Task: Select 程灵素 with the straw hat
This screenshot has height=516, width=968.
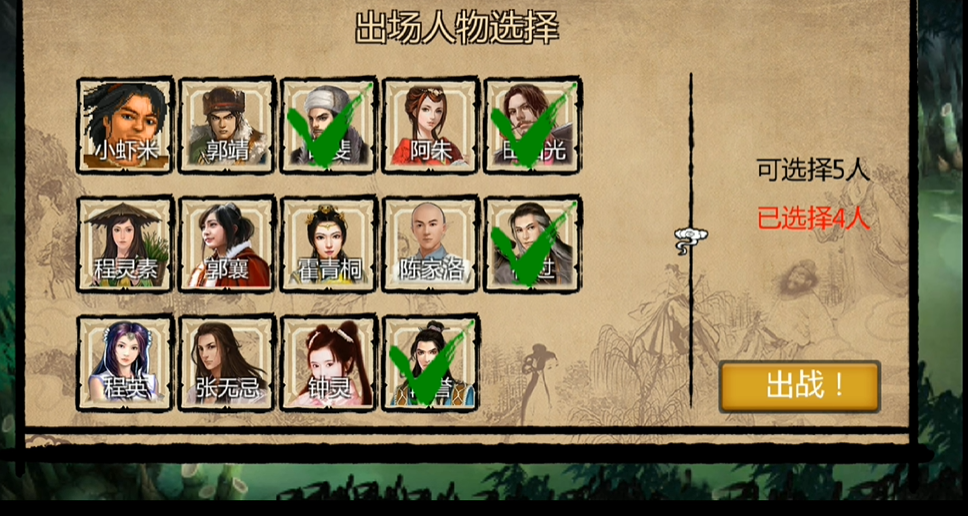Action: (126, 244)
